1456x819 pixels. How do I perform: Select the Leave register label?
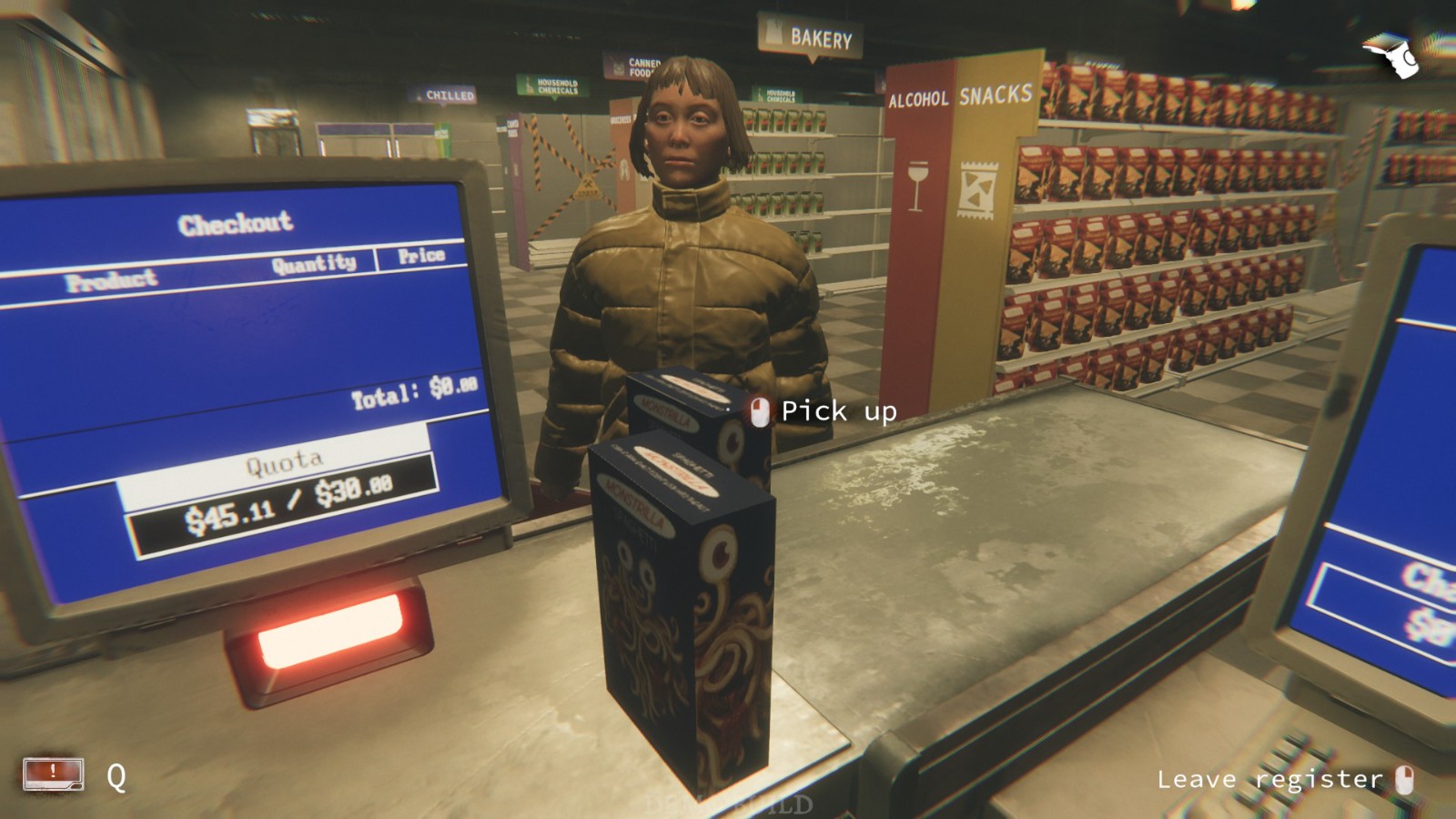tap(1269, 780)
